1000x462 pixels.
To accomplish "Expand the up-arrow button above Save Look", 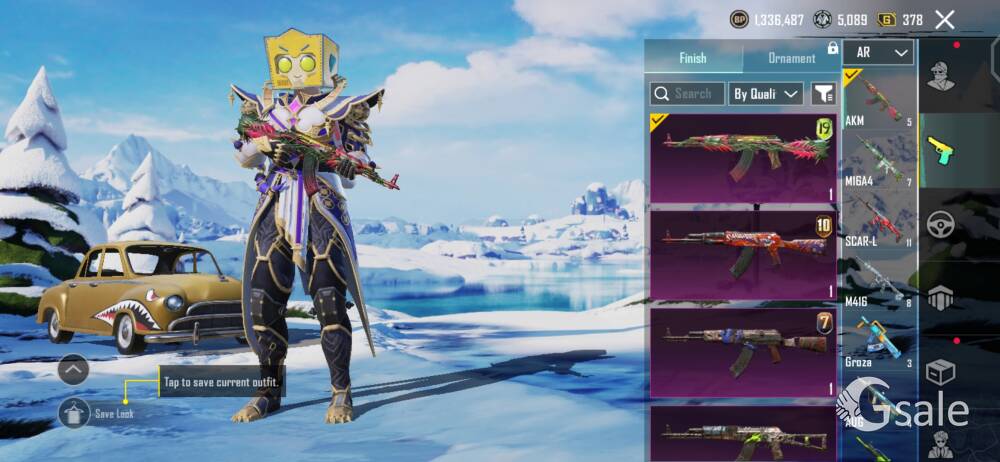I will pos(74,370).
